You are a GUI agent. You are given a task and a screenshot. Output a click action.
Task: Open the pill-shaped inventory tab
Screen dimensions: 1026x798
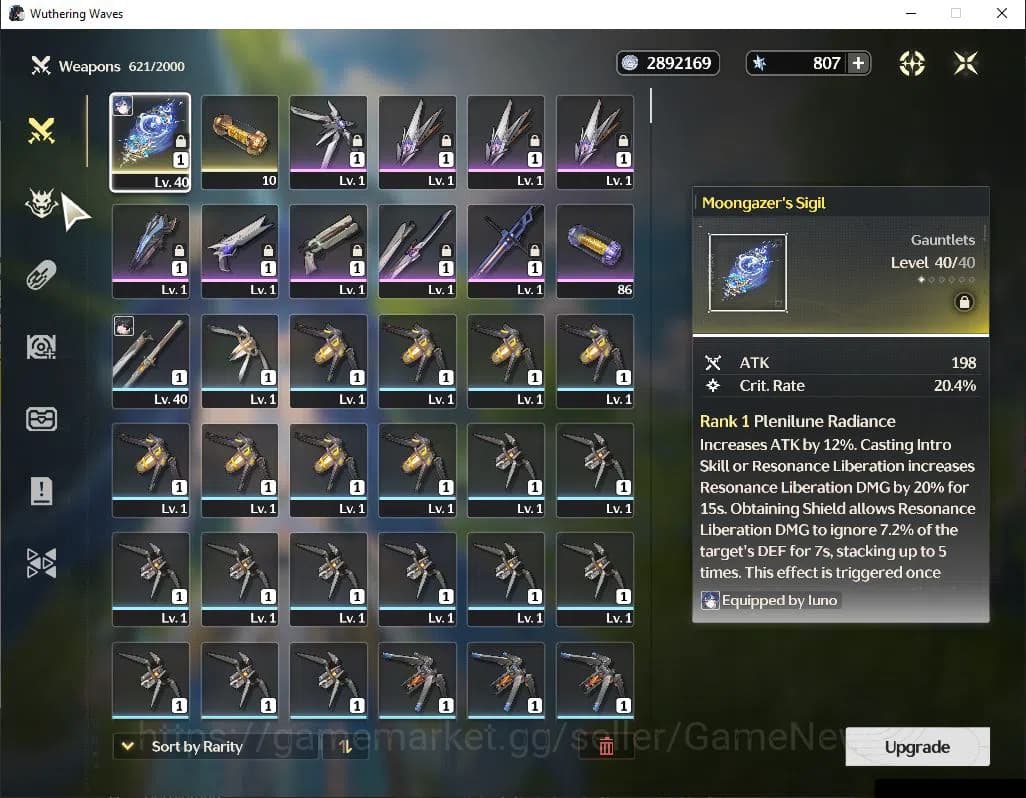41,276
